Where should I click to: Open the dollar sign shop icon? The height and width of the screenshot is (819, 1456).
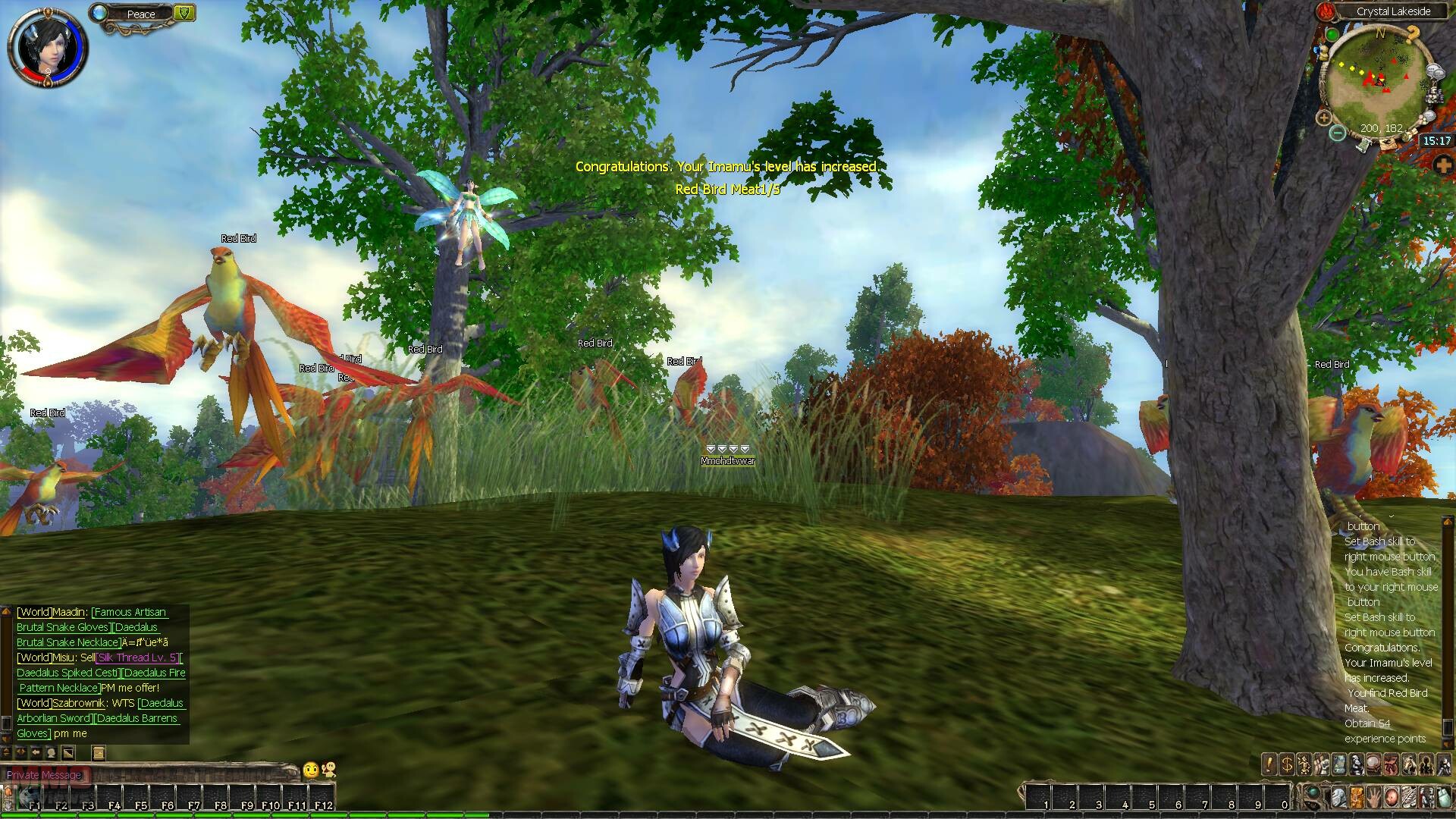(1286, 764)
